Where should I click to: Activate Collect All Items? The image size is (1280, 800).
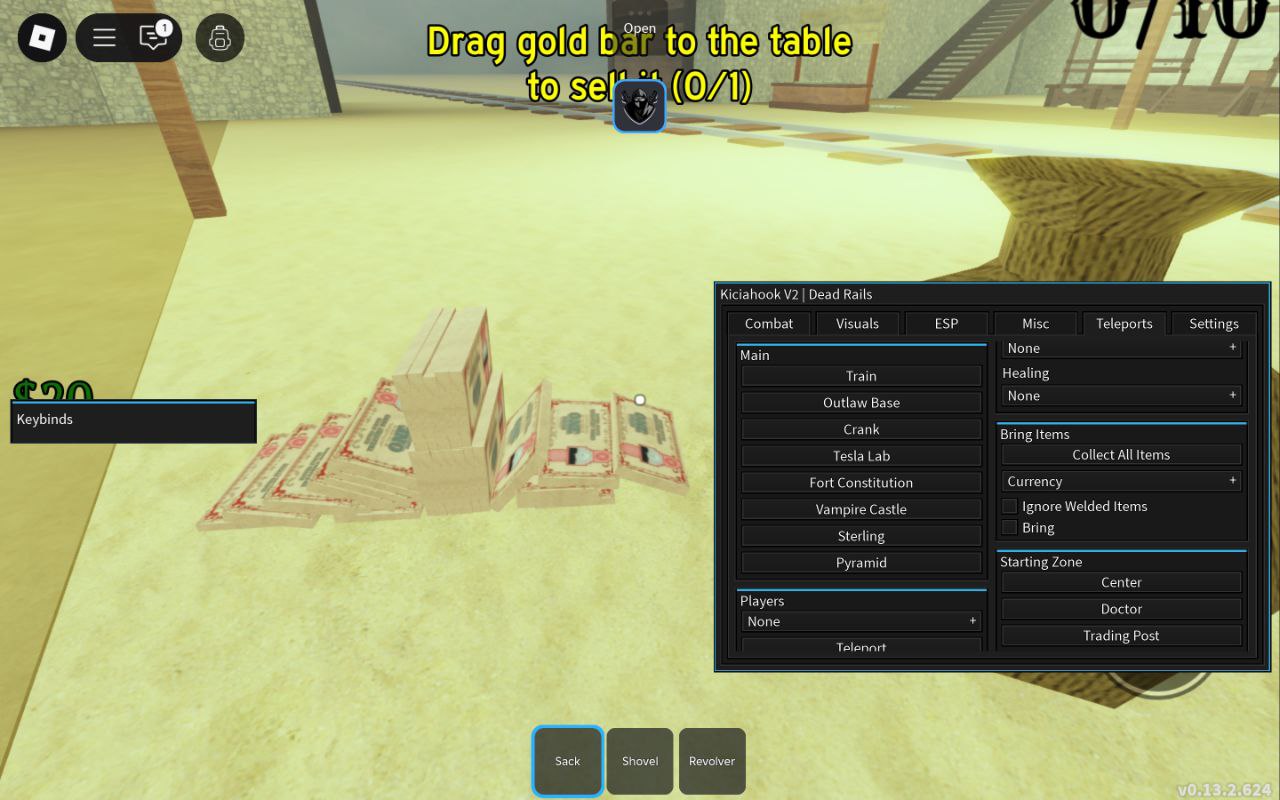point(1121,454)
